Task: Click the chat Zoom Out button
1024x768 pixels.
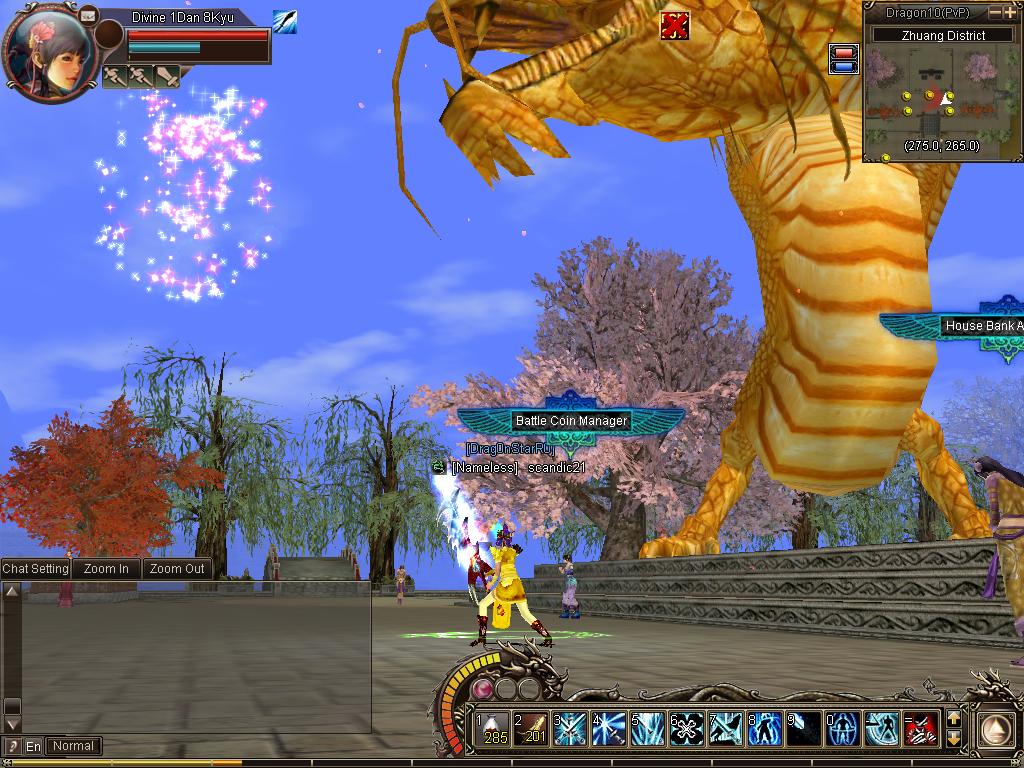Action: pos(177,569)
